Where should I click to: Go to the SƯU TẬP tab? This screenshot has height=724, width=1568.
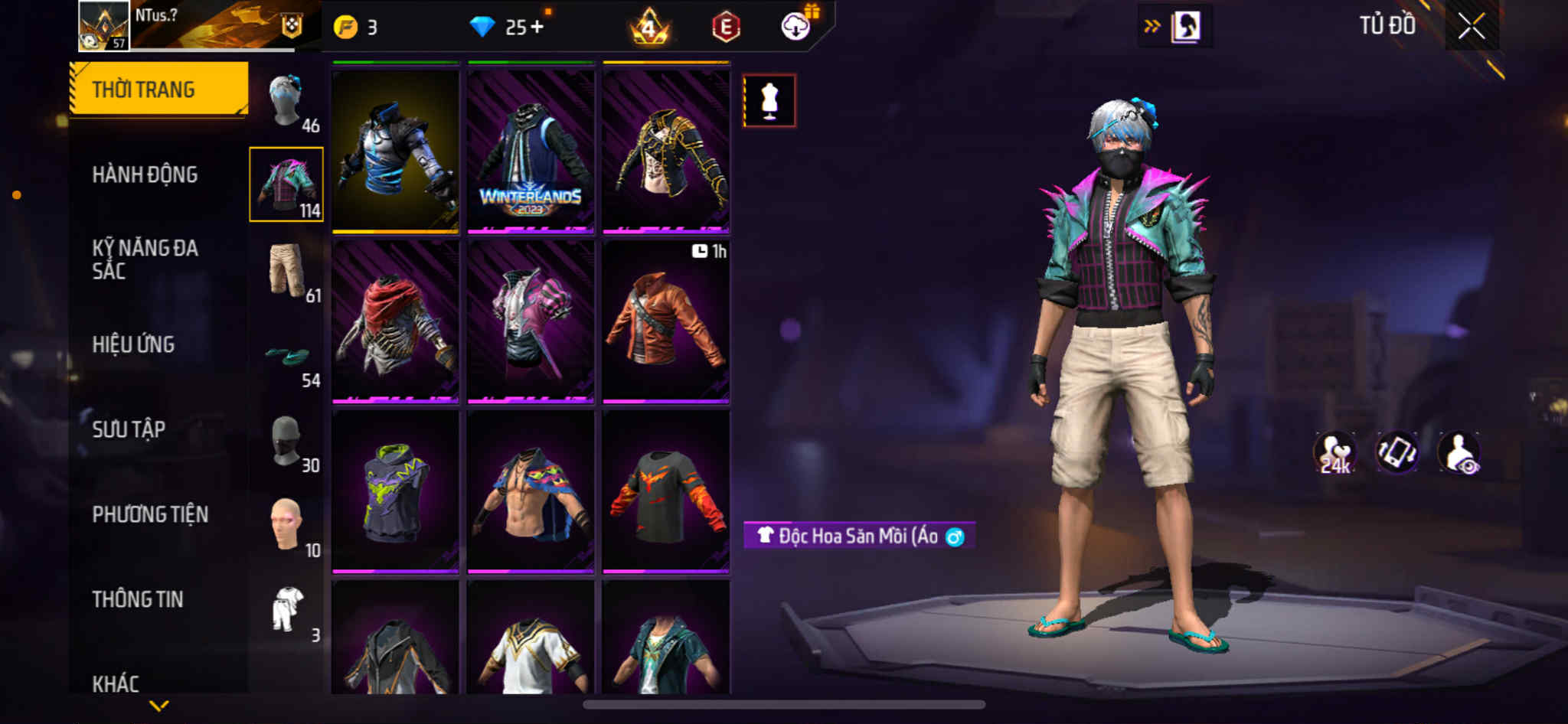129,429
